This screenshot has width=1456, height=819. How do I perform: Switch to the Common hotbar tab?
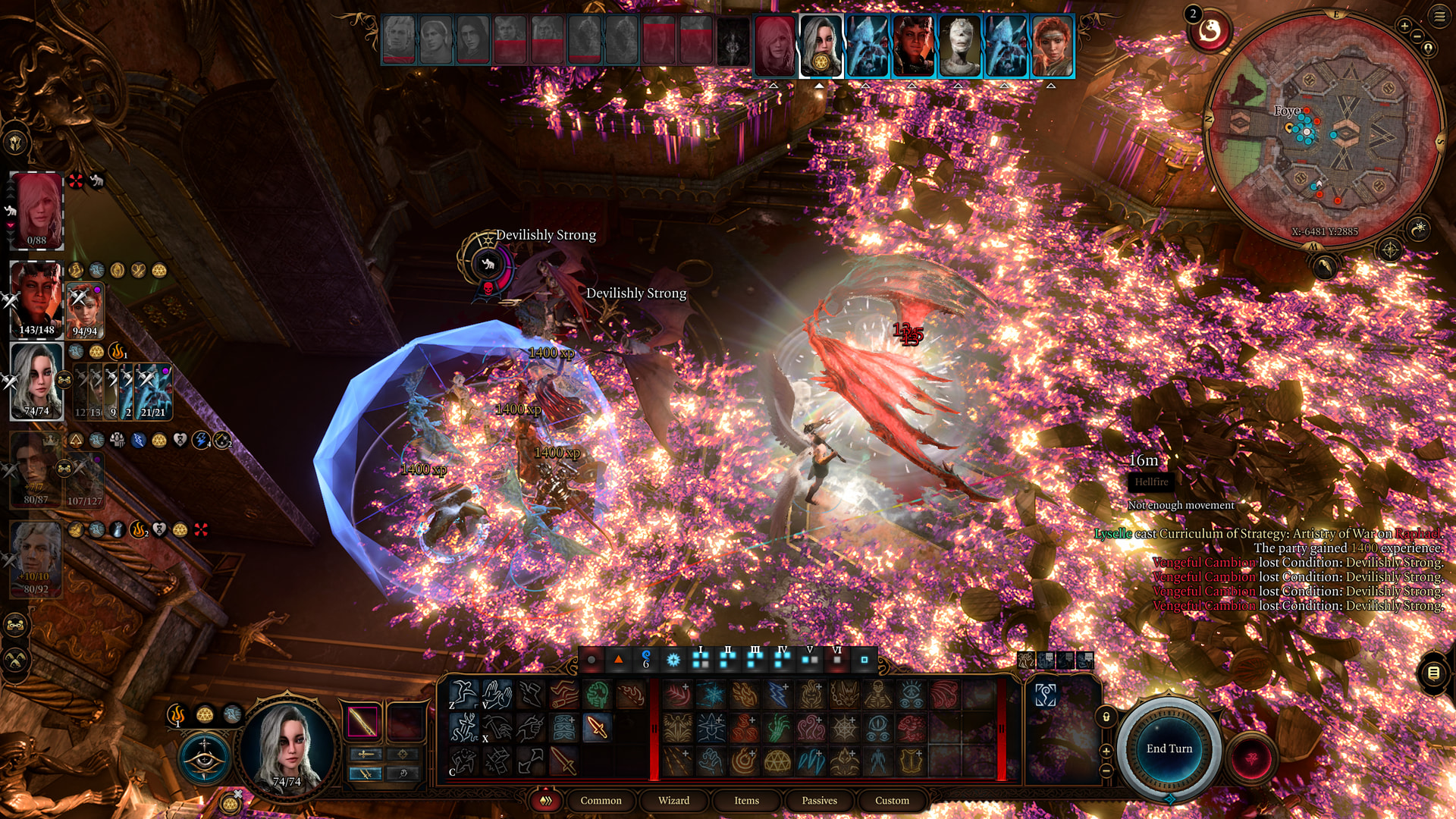click(x=601, y=800)
